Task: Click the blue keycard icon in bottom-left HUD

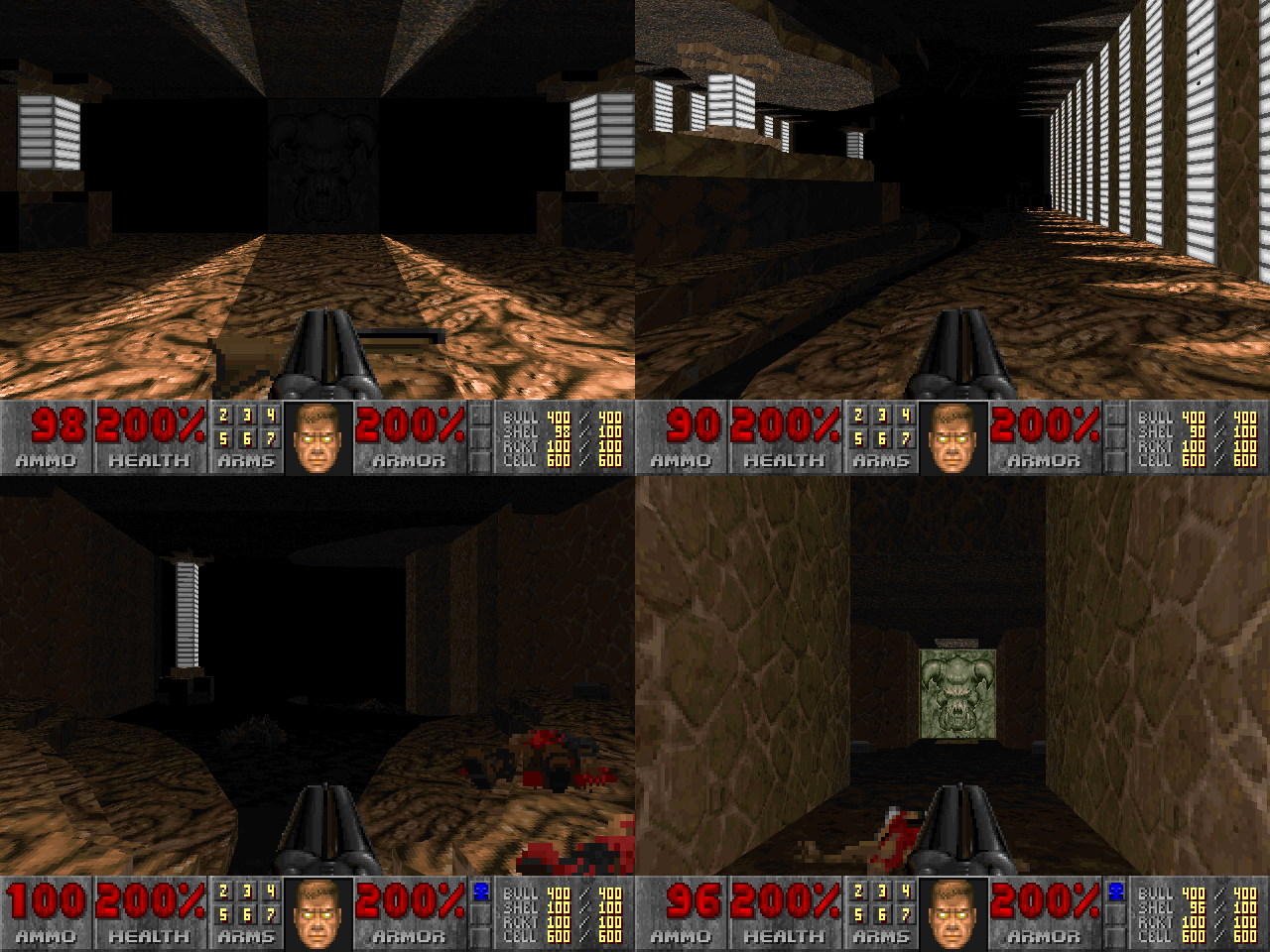Action: click(481, 892)
